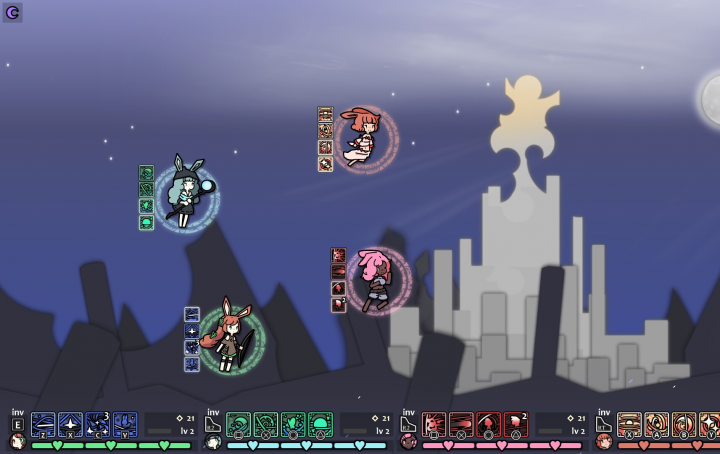Image resolution: width=720 pixels, height=454 pixels.
Task: Open the purple swirl icon in corner
Action: [x=13, y=12]
